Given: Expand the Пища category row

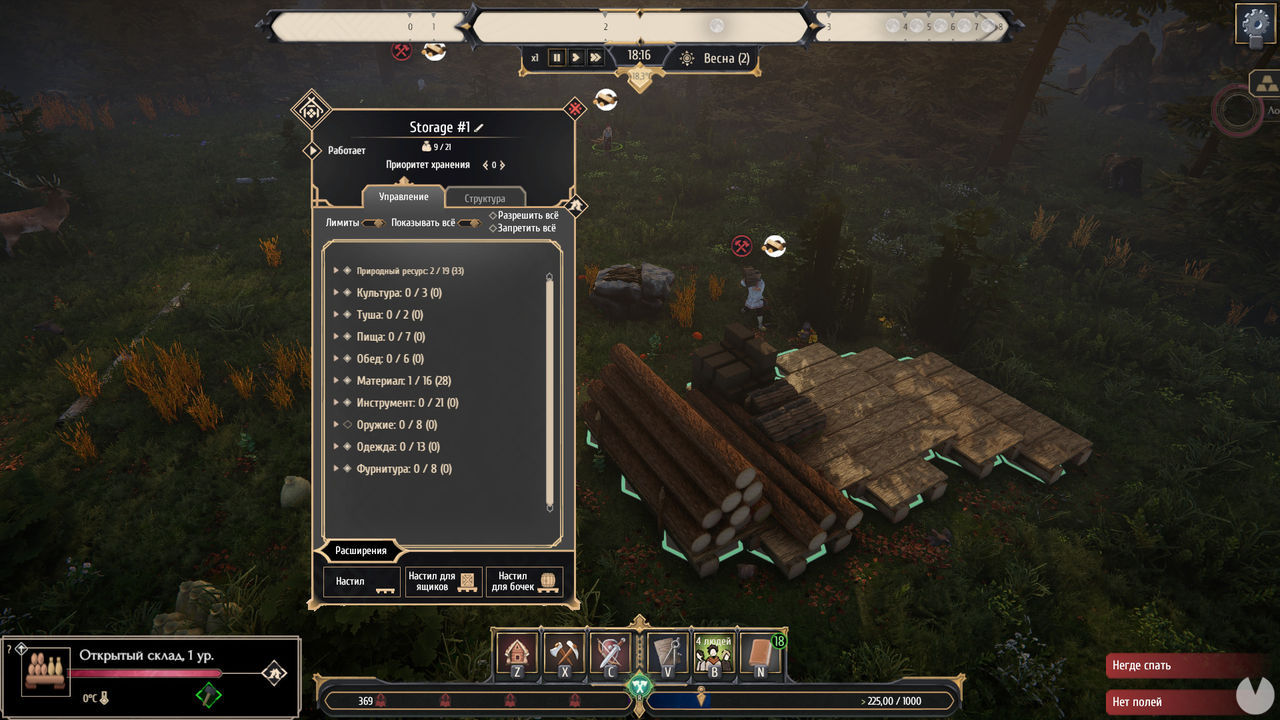Looking at the screenshot, I should click(336, 337).
